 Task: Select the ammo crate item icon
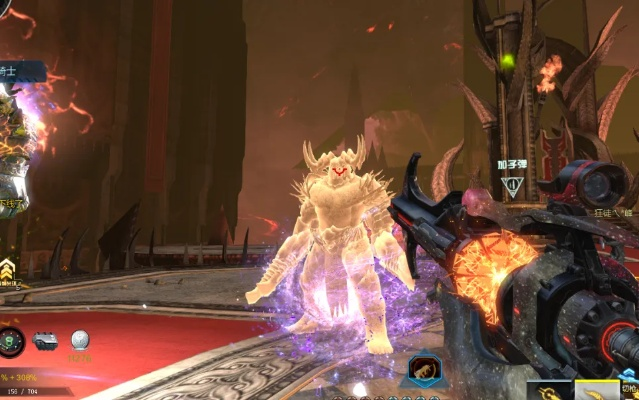click(x=46, y=341)
